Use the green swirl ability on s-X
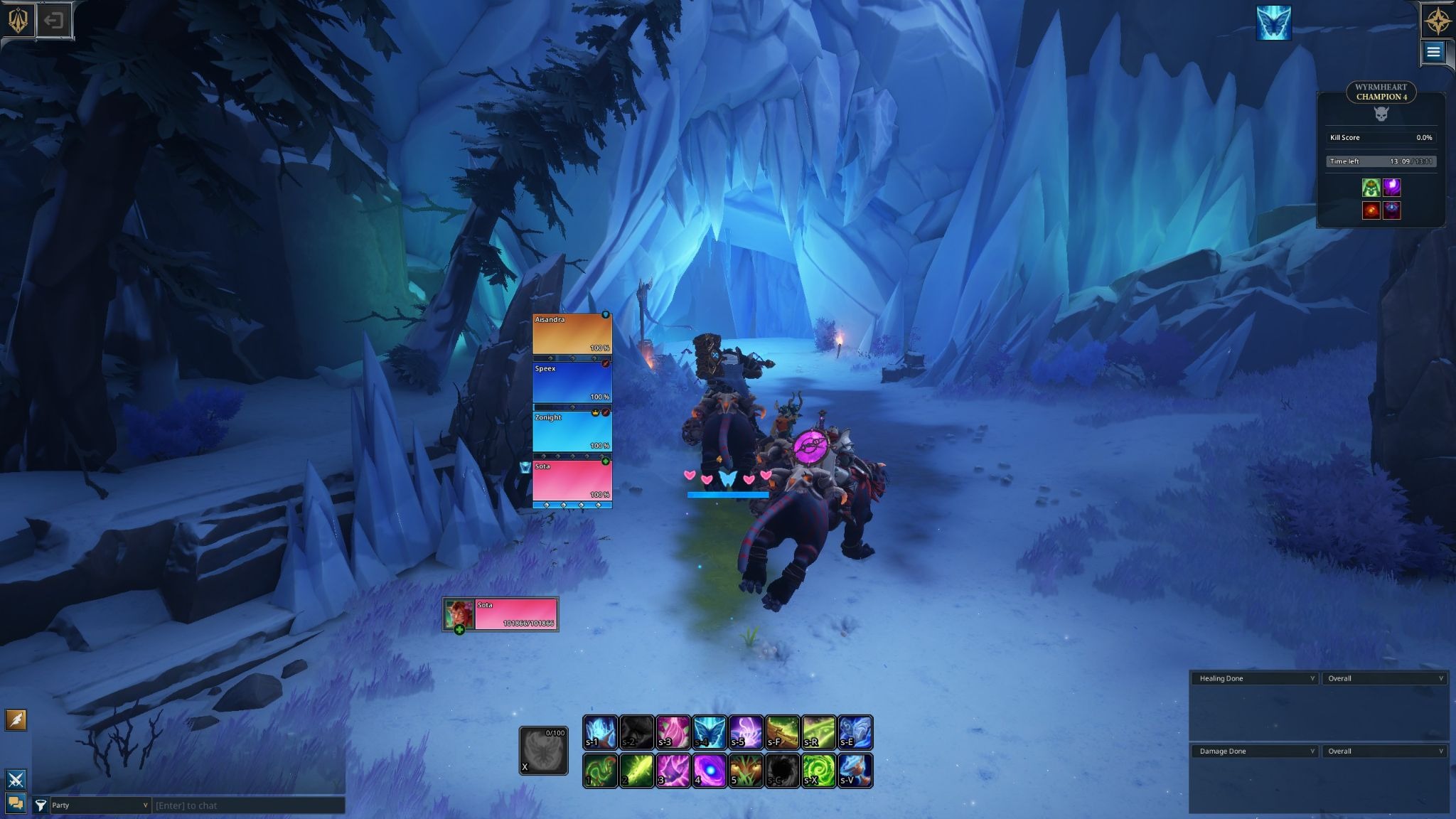 pyautogui.click(x=818, y=771)
